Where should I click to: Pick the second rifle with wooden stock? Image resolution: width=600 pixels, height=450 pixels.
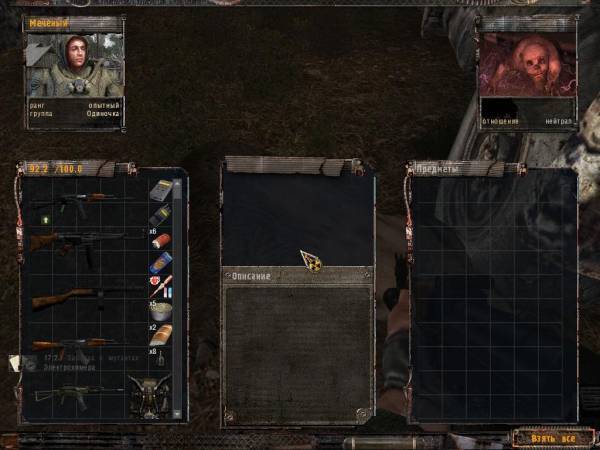(x=78, y=241)
